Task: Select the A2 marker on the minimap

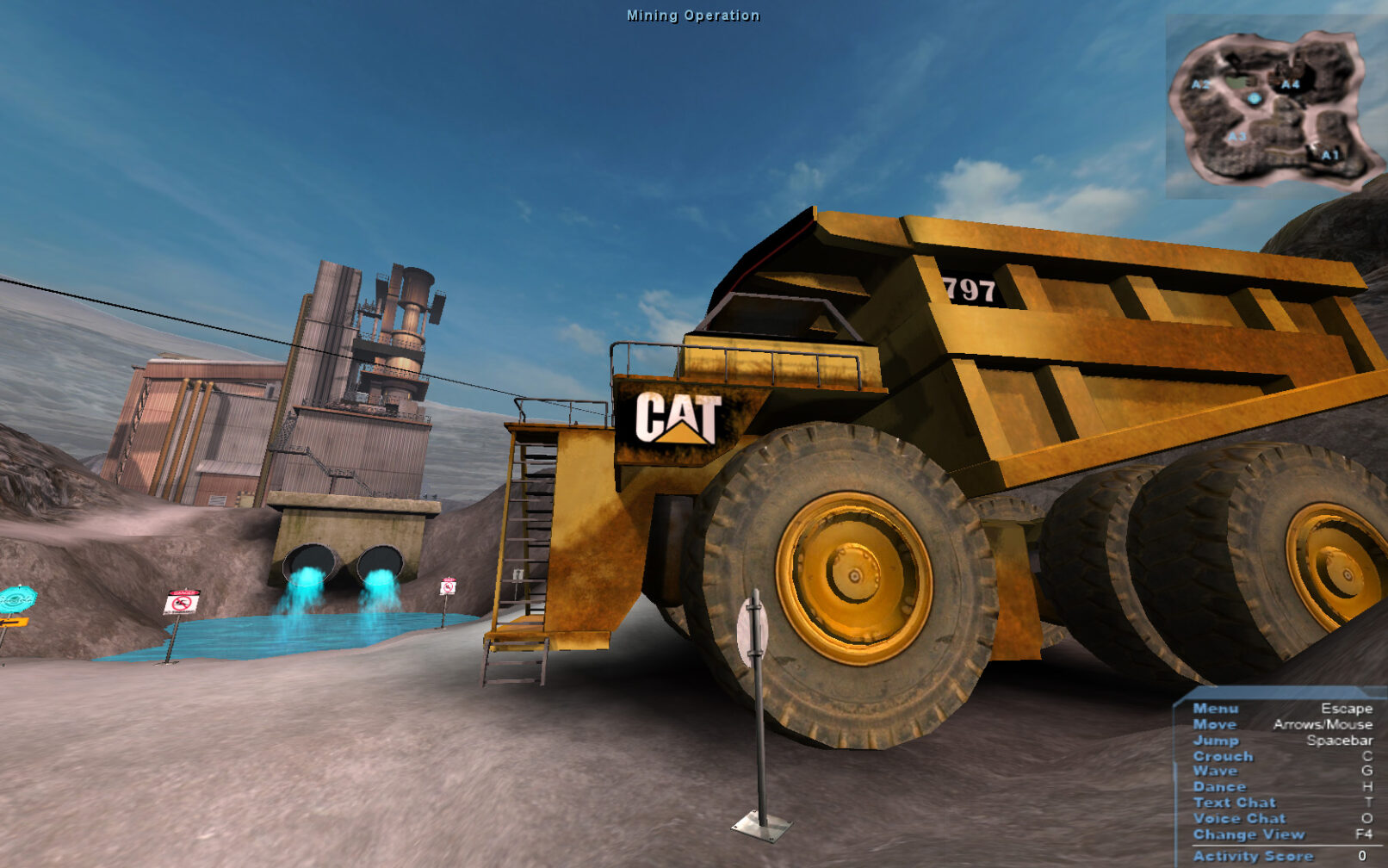Action: pyautogui.click(x=1200, y=84)
